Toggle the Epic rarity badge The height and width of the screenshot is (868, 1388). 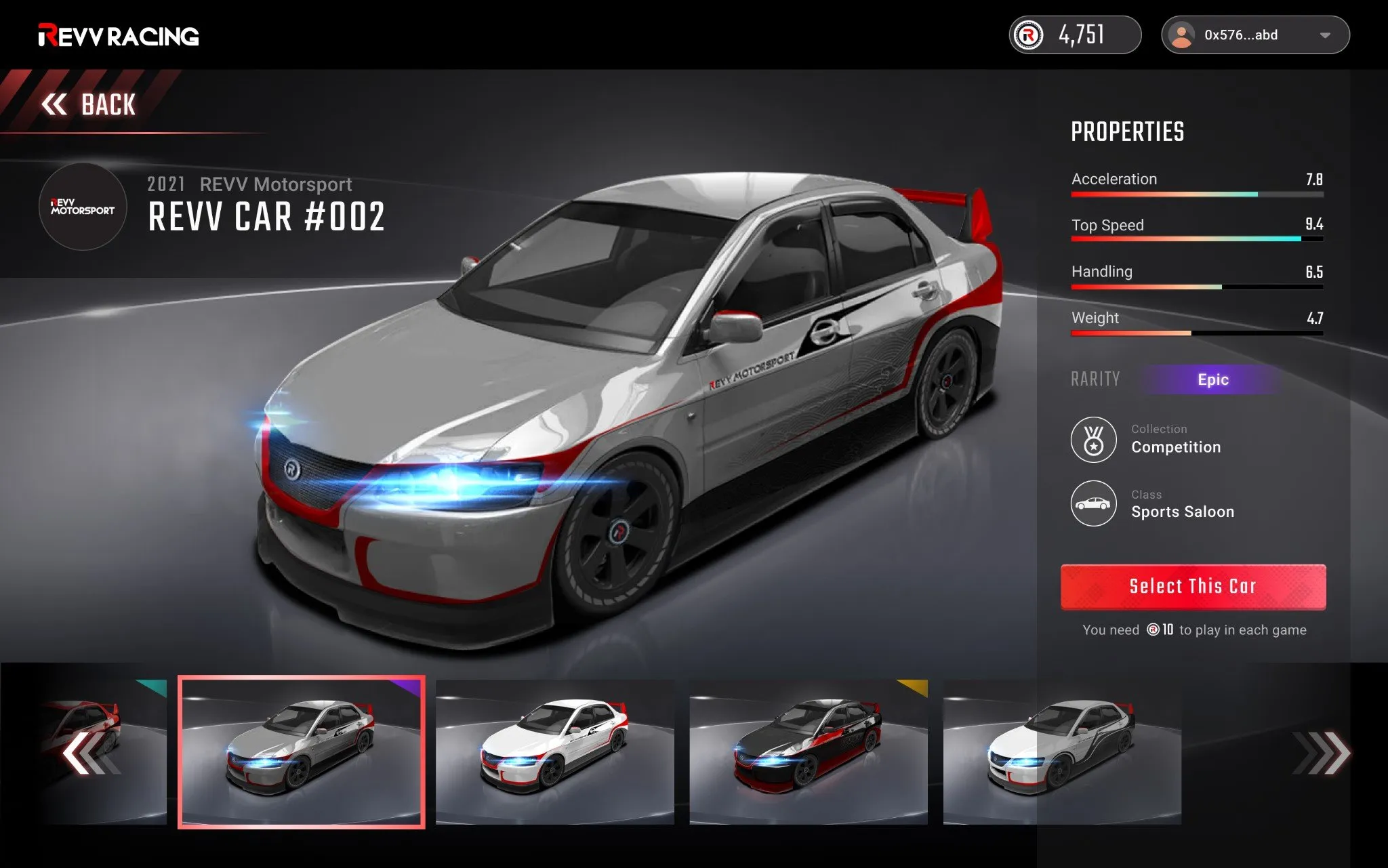coord(1213,379)
